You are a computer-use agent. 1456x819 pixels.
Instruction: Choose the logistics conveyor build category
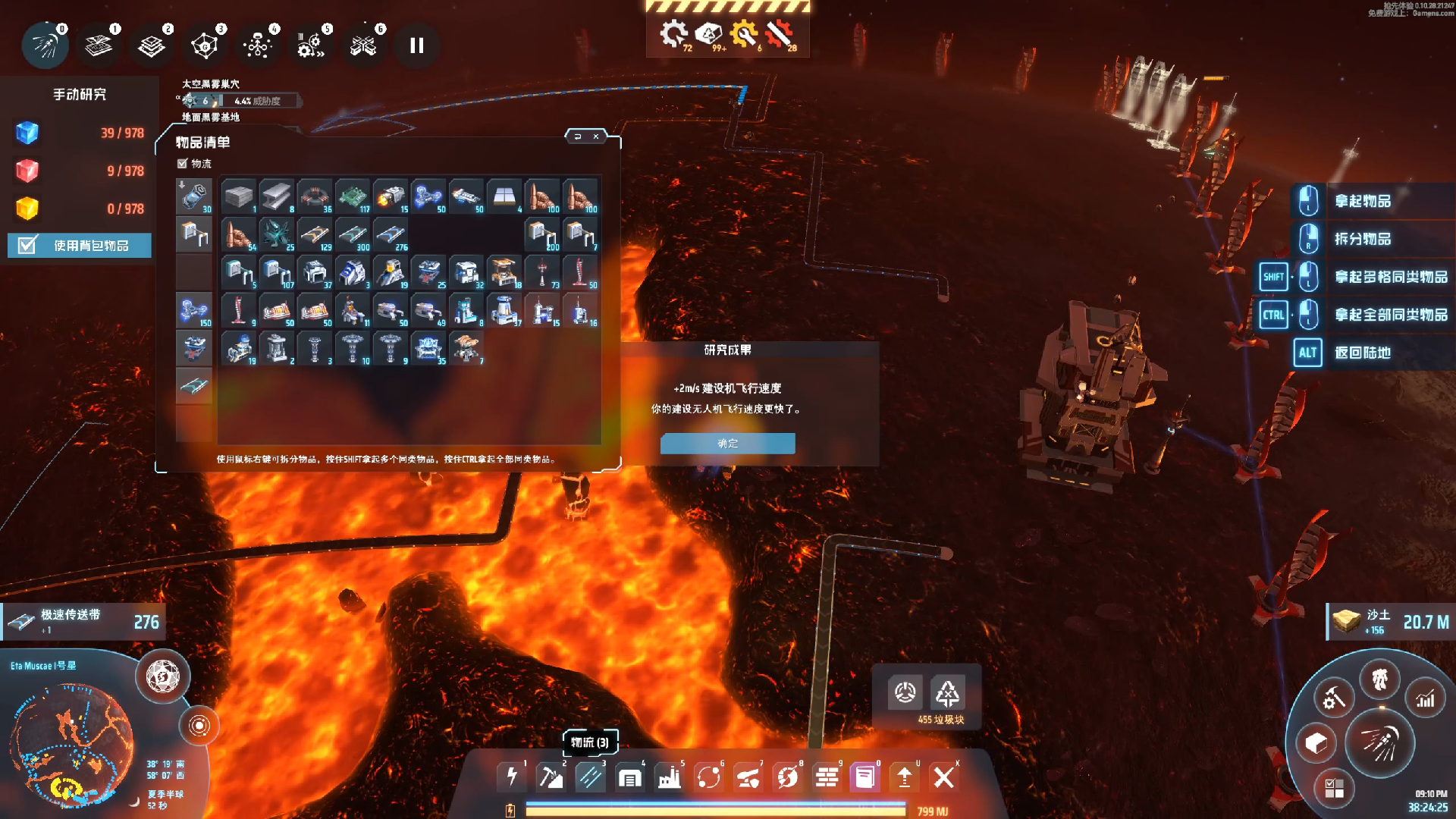[590, 777]
